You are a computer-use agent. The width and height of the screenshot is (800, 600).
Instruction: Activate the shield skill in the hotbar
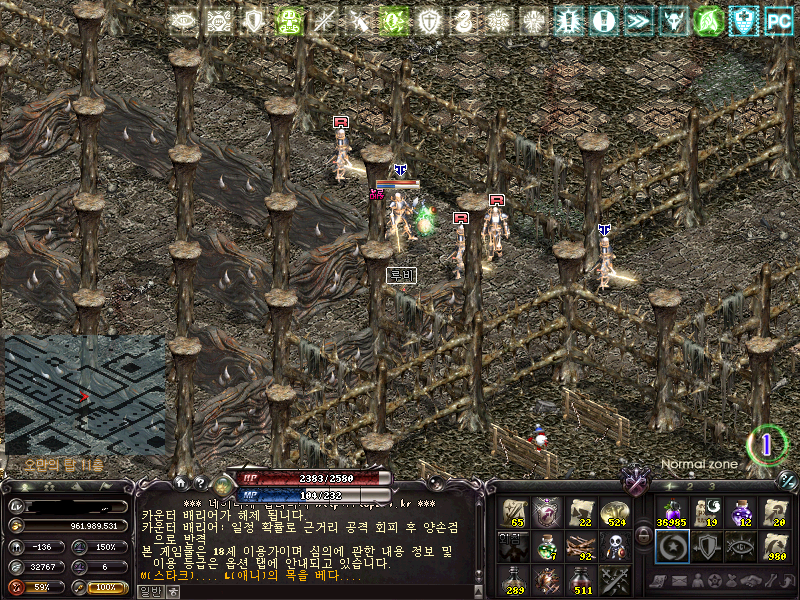705,546
